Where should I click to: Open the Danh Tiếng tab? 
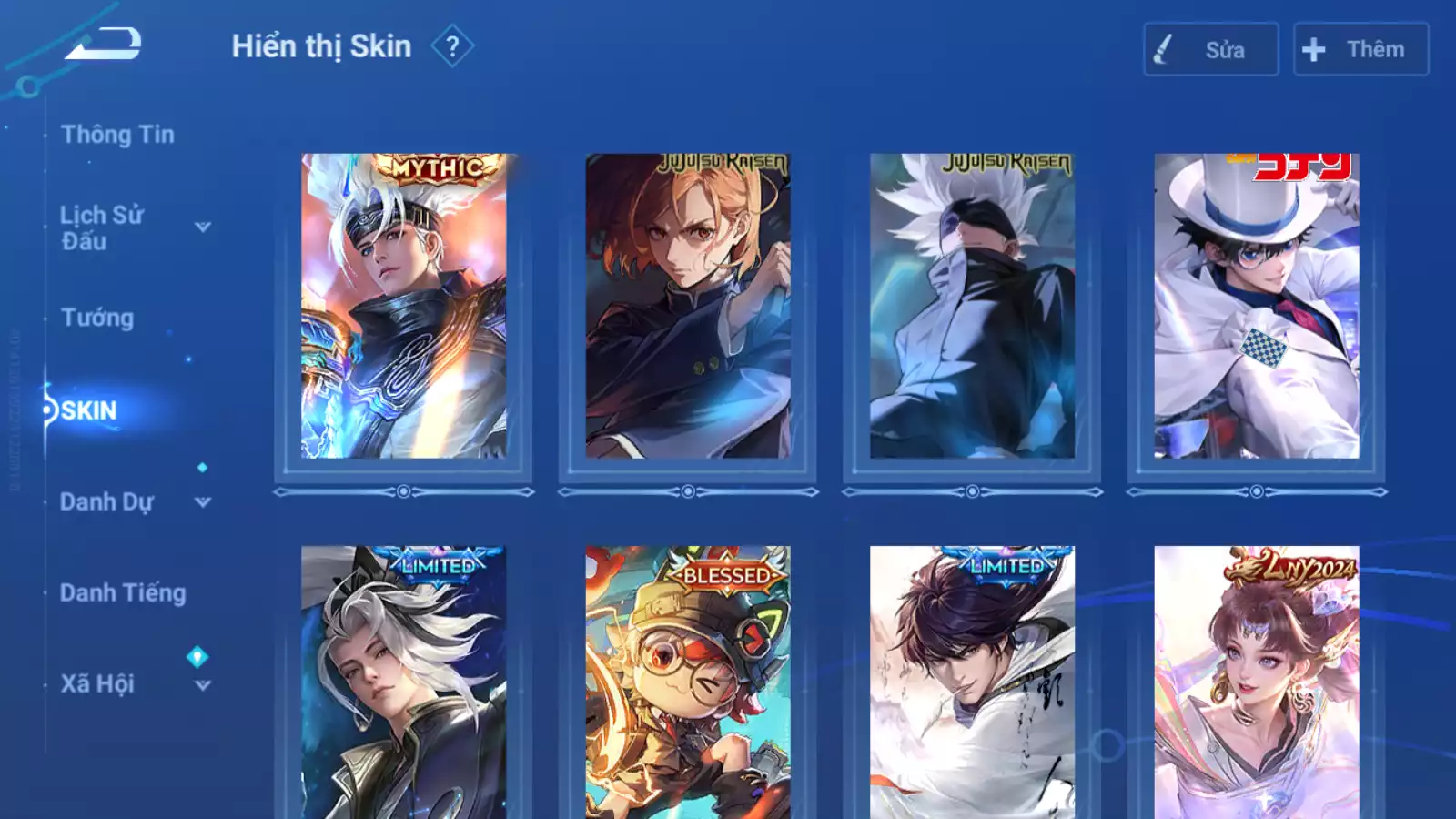click(x=123, y=593)
